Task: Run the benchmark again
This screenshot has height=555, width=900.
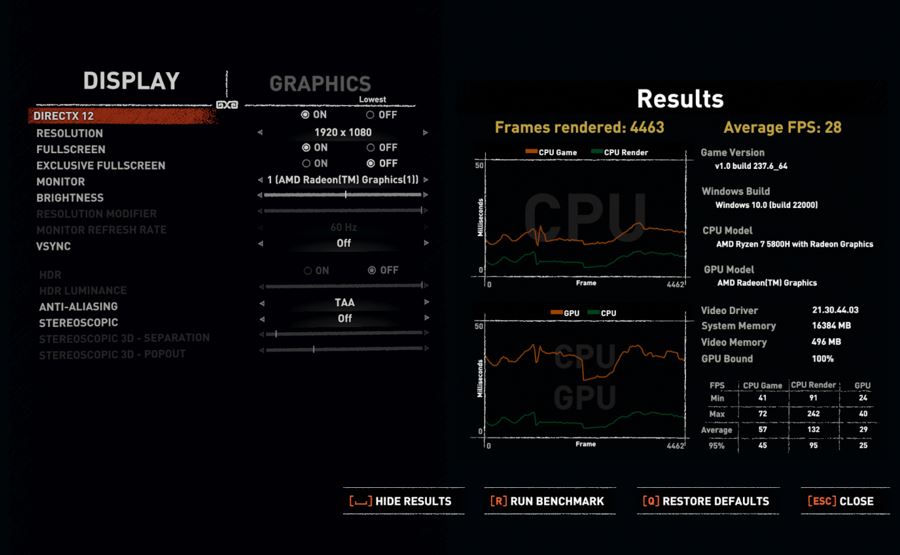Action: click(546, 501)
